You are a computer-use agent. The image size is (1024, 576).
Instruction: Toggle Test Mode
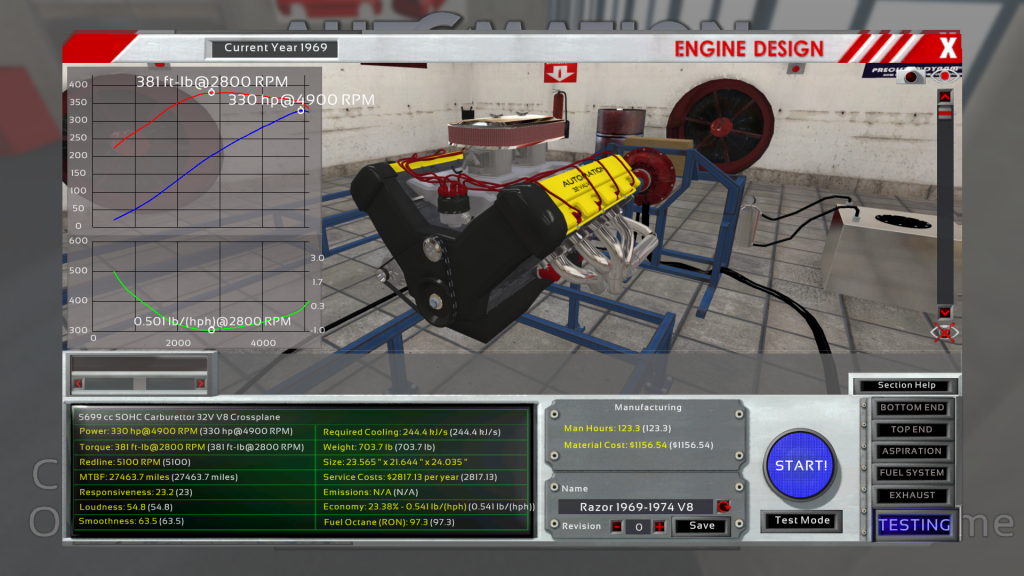pyautogui.click(x=801, y=521)
